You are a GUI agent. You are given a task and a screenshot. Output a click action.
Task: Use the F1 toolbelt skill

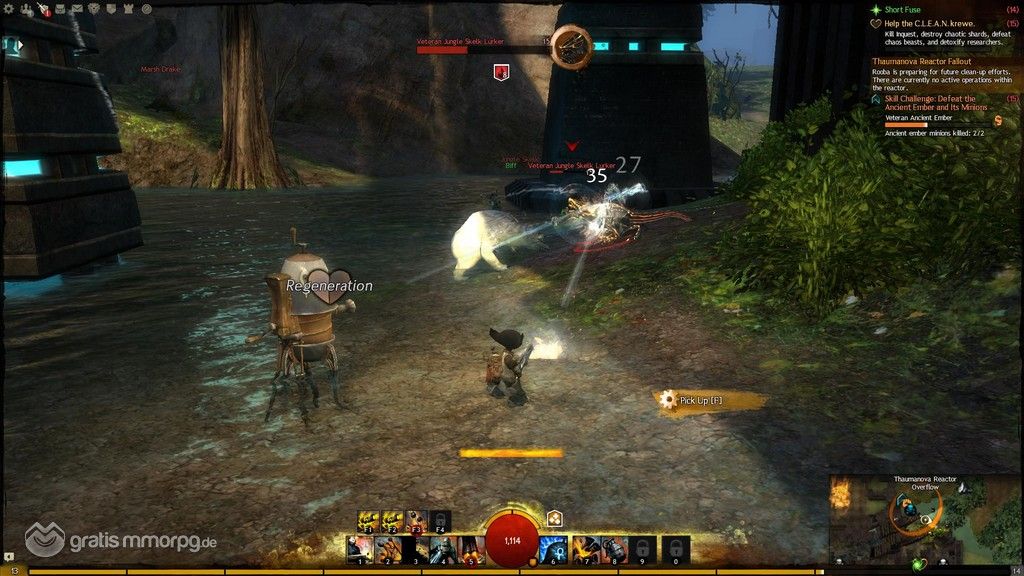368,520
